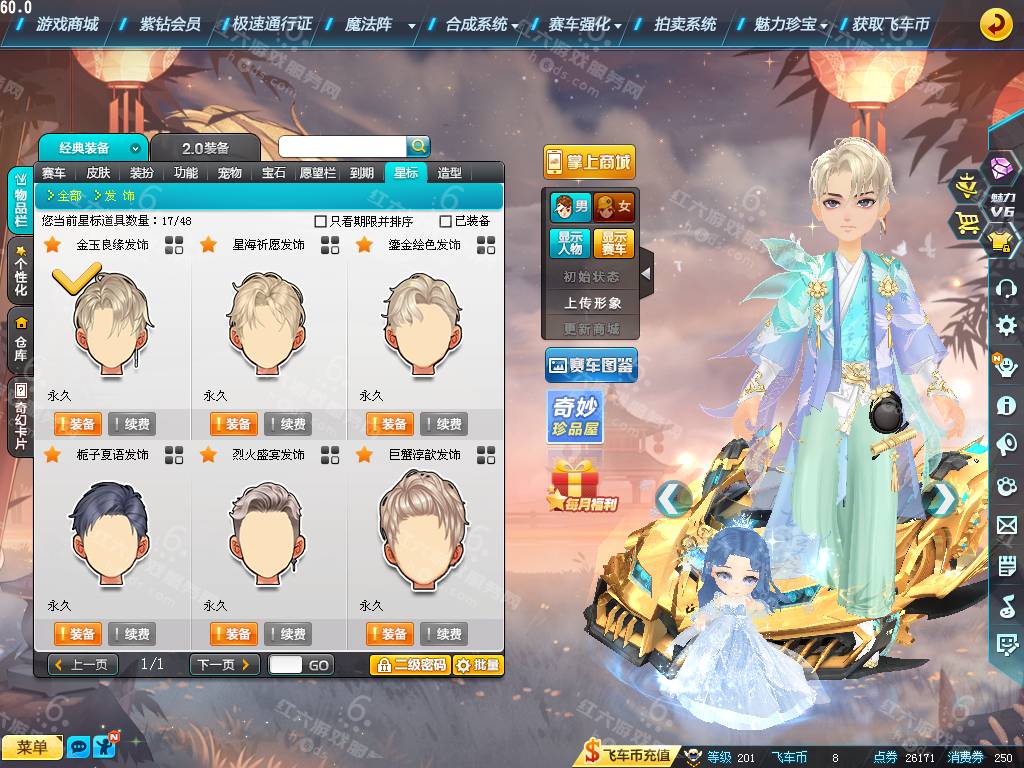Open the 仓库 warehouse side tab

pyautogui.click(x=20, y=340)
